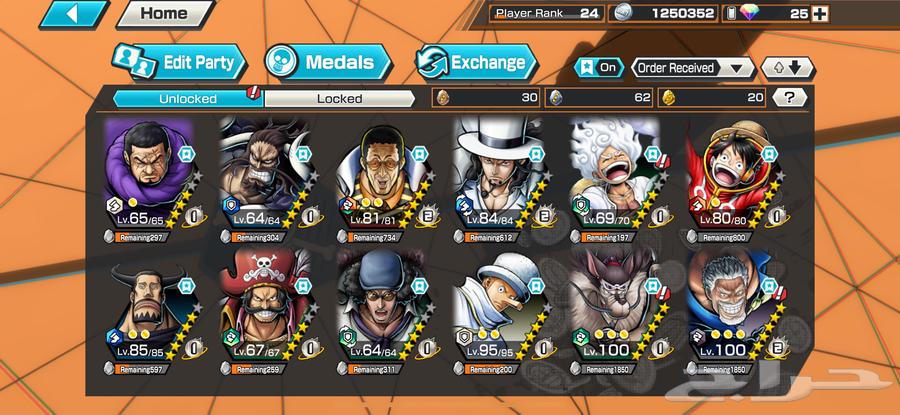The width and height of the screenshot is (900, 415).
Task: Open the question mark help button
Action: (790, 98)
